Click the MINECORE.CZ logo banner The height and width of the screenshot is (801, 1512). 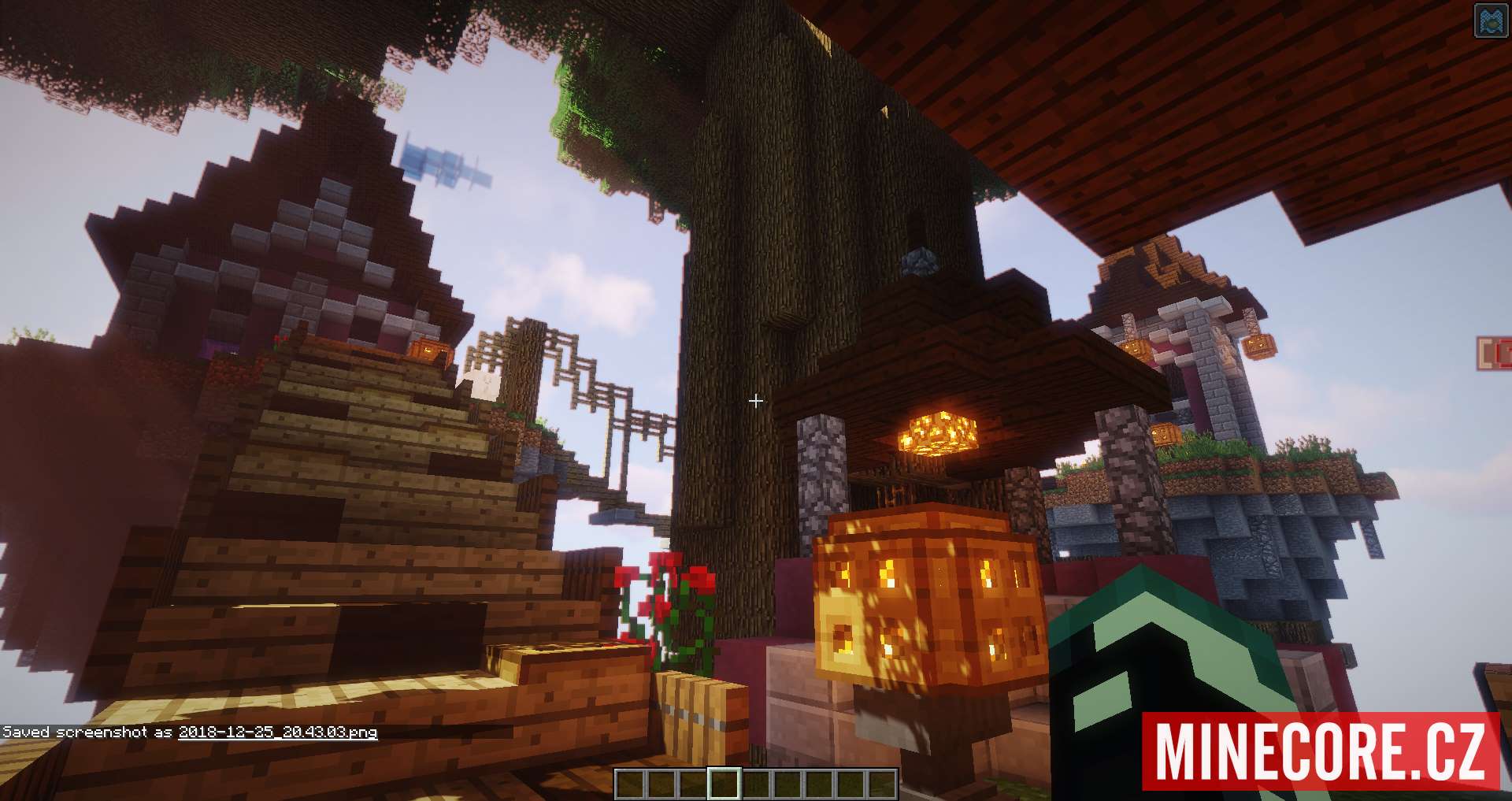1321,751
